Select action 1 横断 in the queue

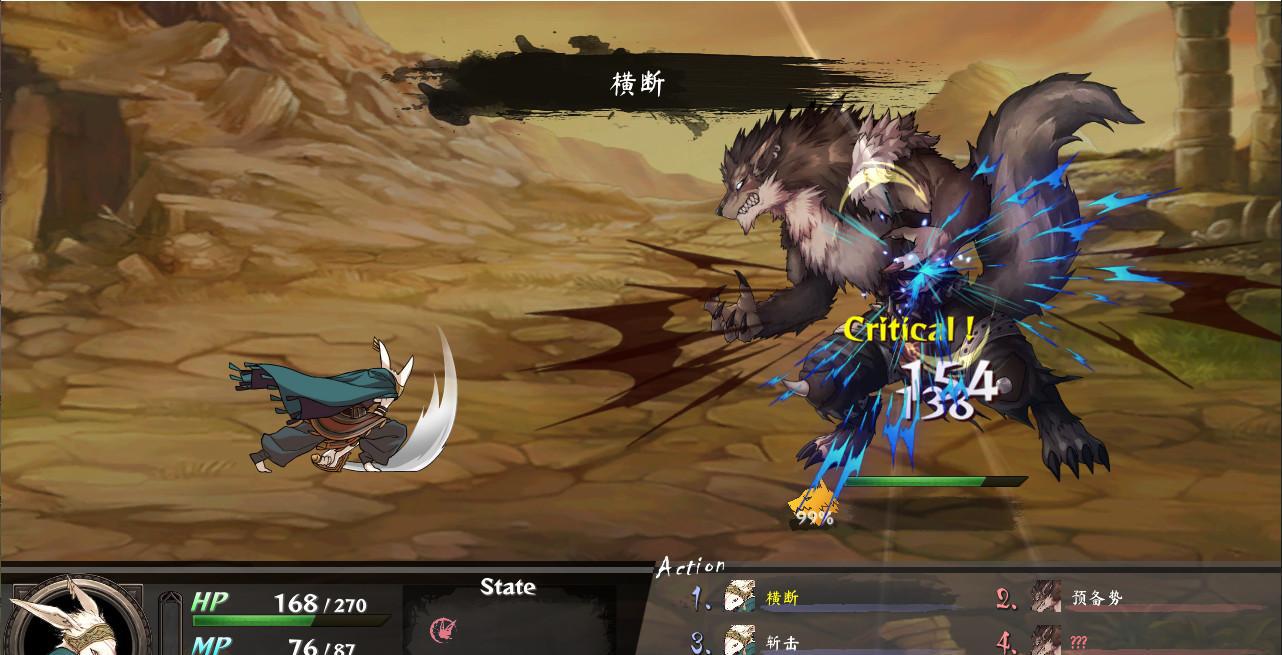781,598
